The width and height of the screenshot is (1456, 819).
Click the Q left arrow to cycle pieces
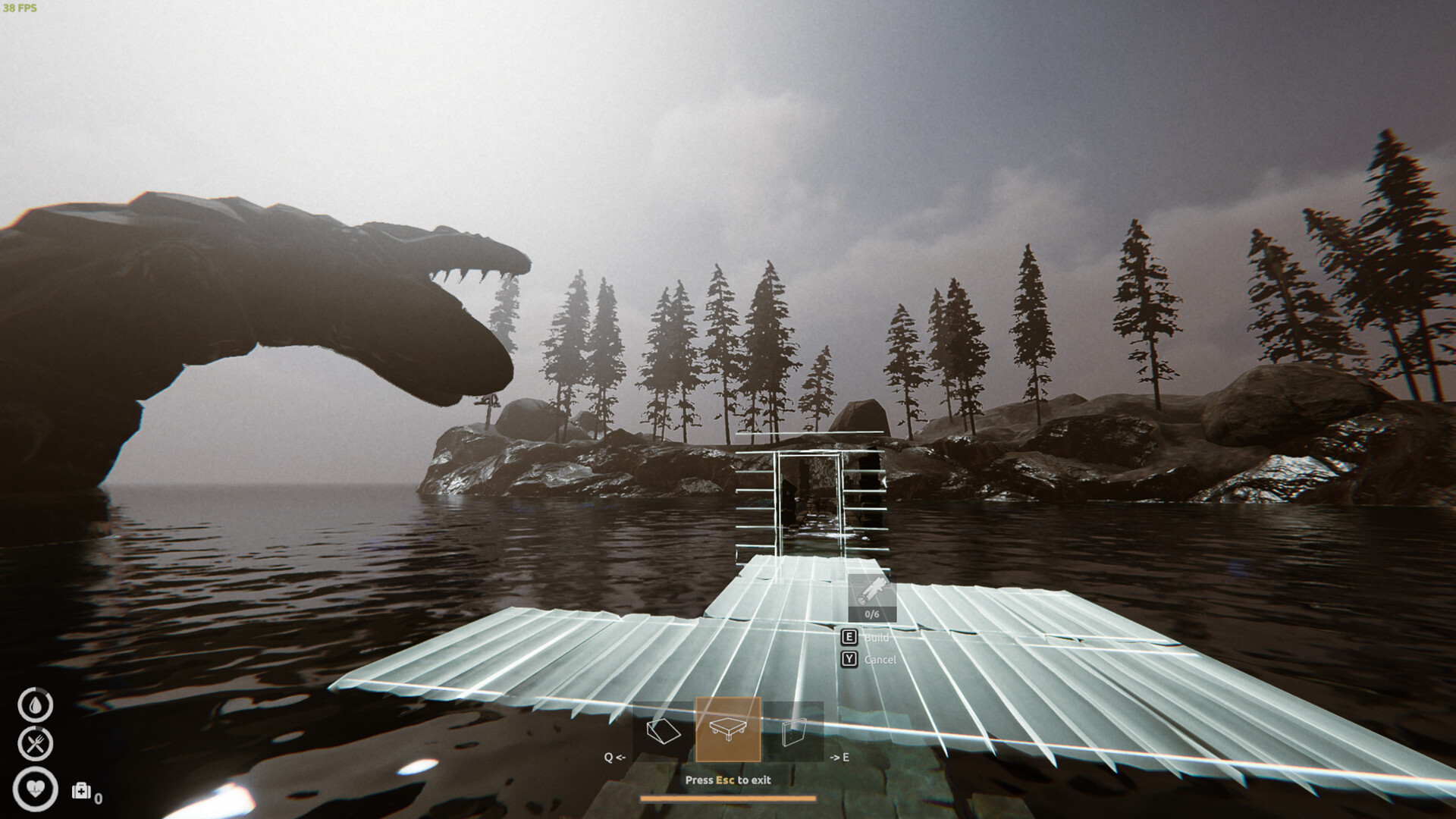614,755
